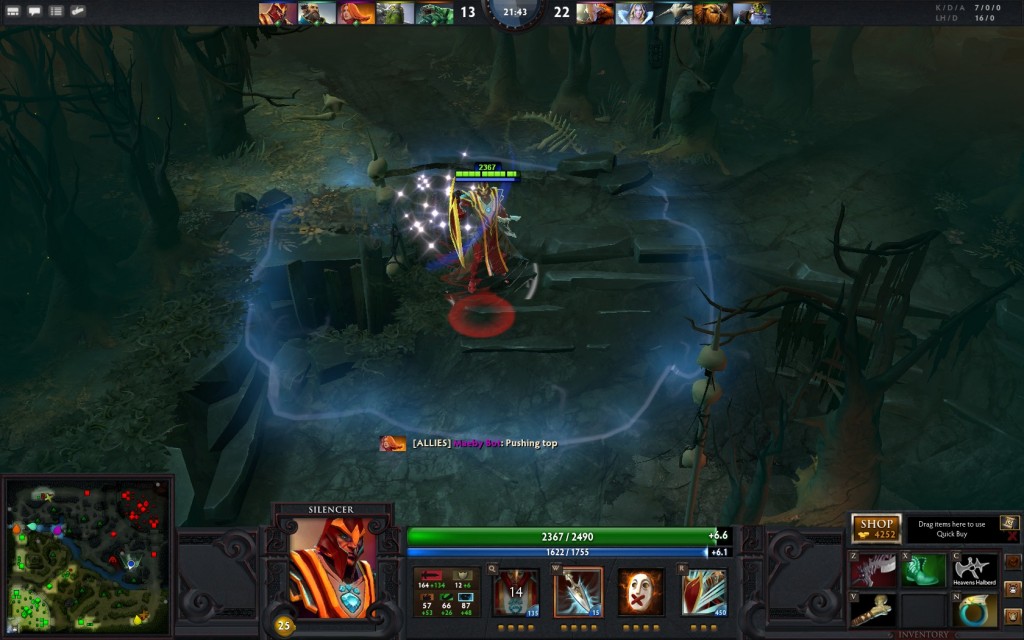1024x640 pixels.
Task: Open the main menu button in top-left bar
Action: (x=13, y=11)
